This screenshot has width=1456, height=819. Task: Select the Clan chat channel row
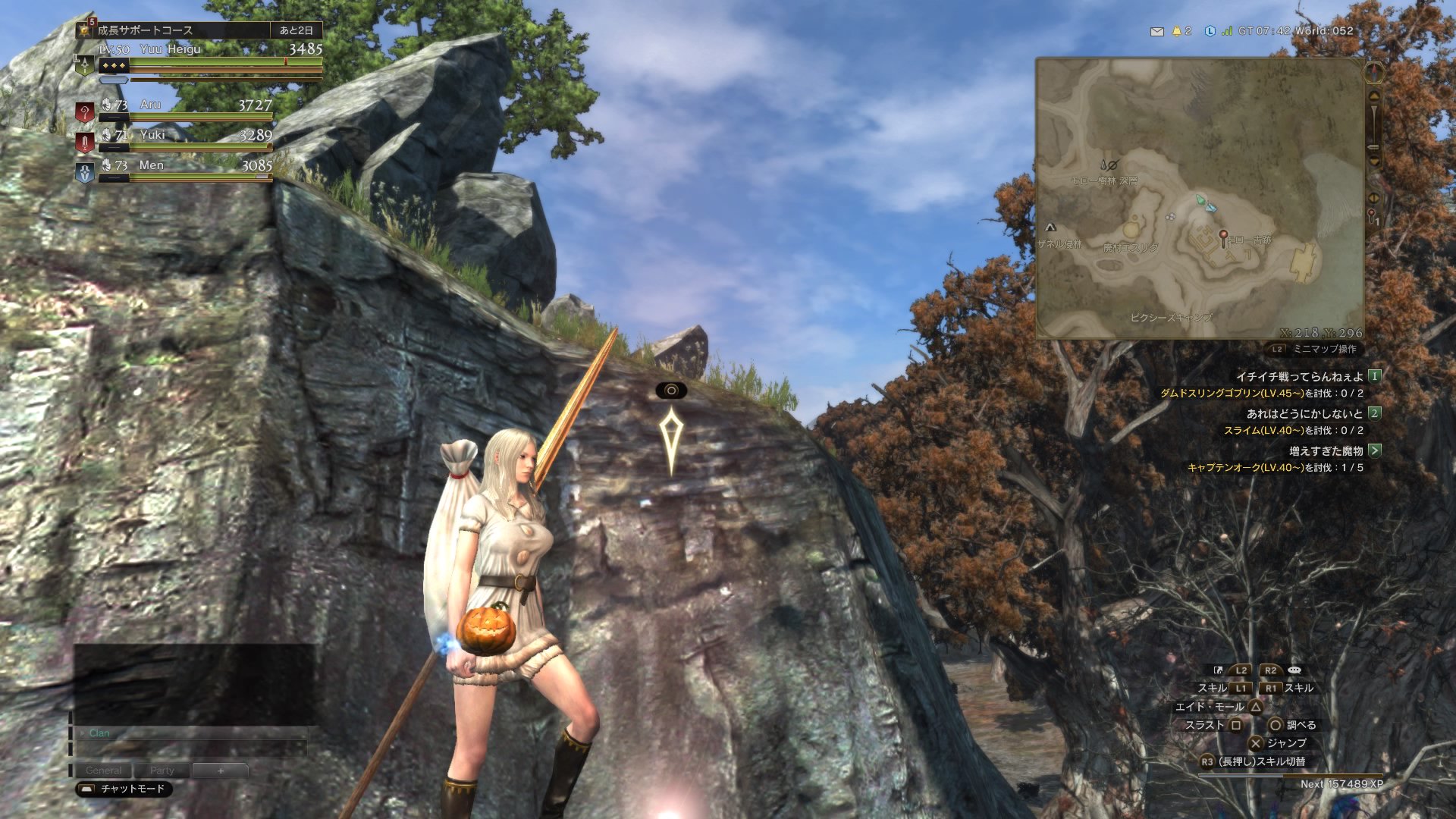(190, 733)
